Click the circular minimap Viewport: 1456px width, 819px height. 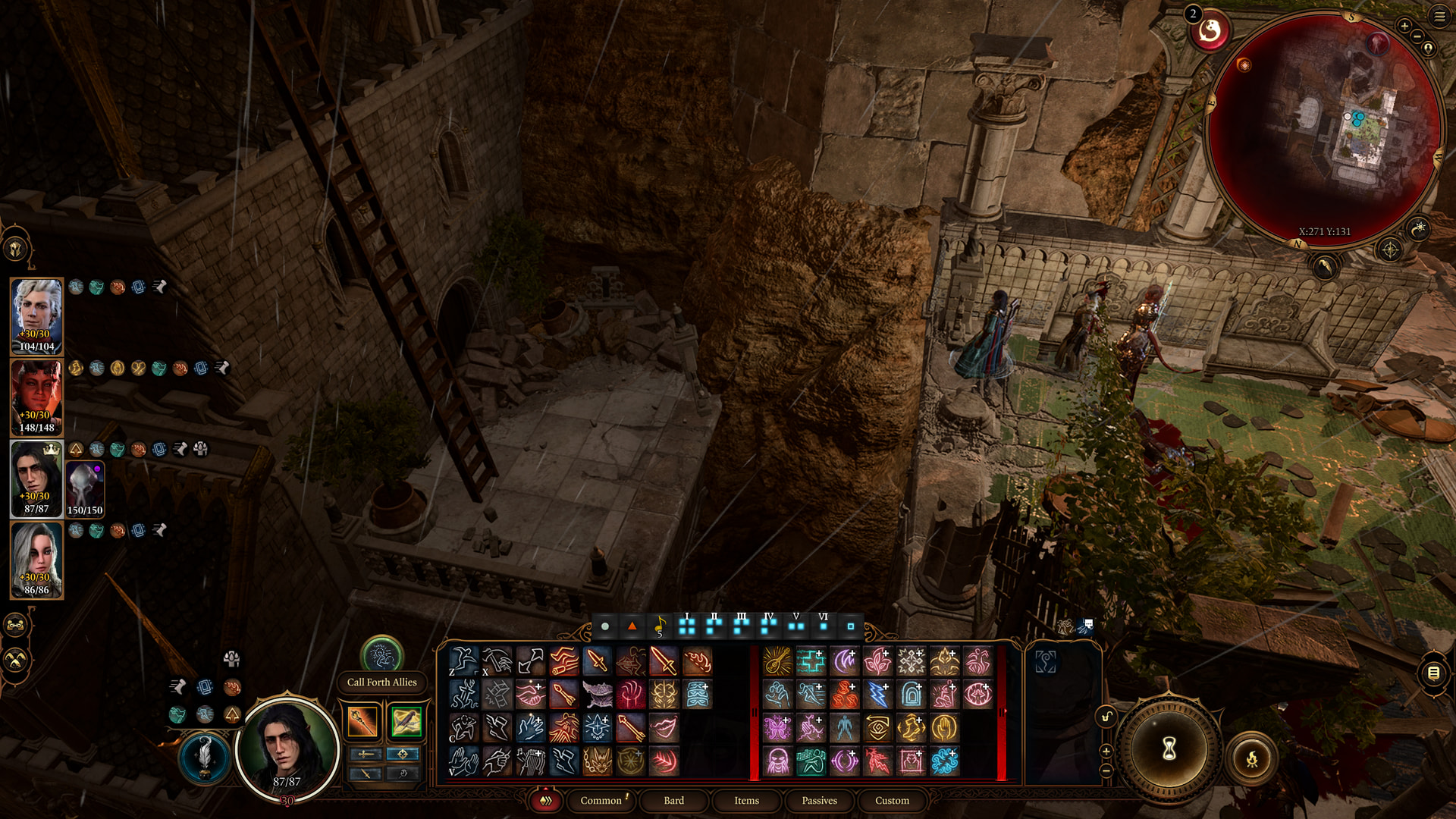[1323, 129]
